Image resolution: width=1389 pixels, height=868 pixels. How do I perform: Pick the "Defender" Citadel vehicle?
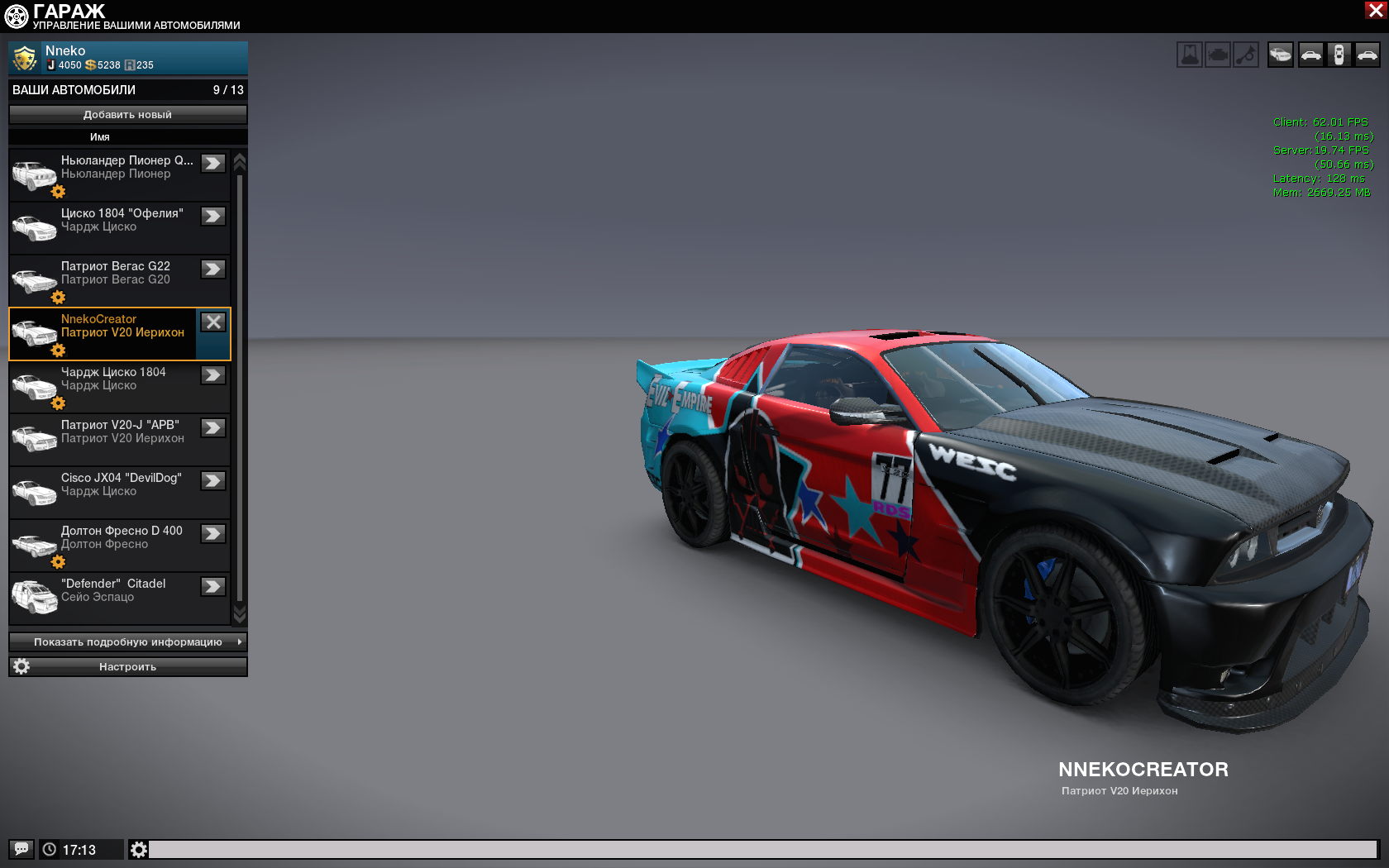point(119,598)
